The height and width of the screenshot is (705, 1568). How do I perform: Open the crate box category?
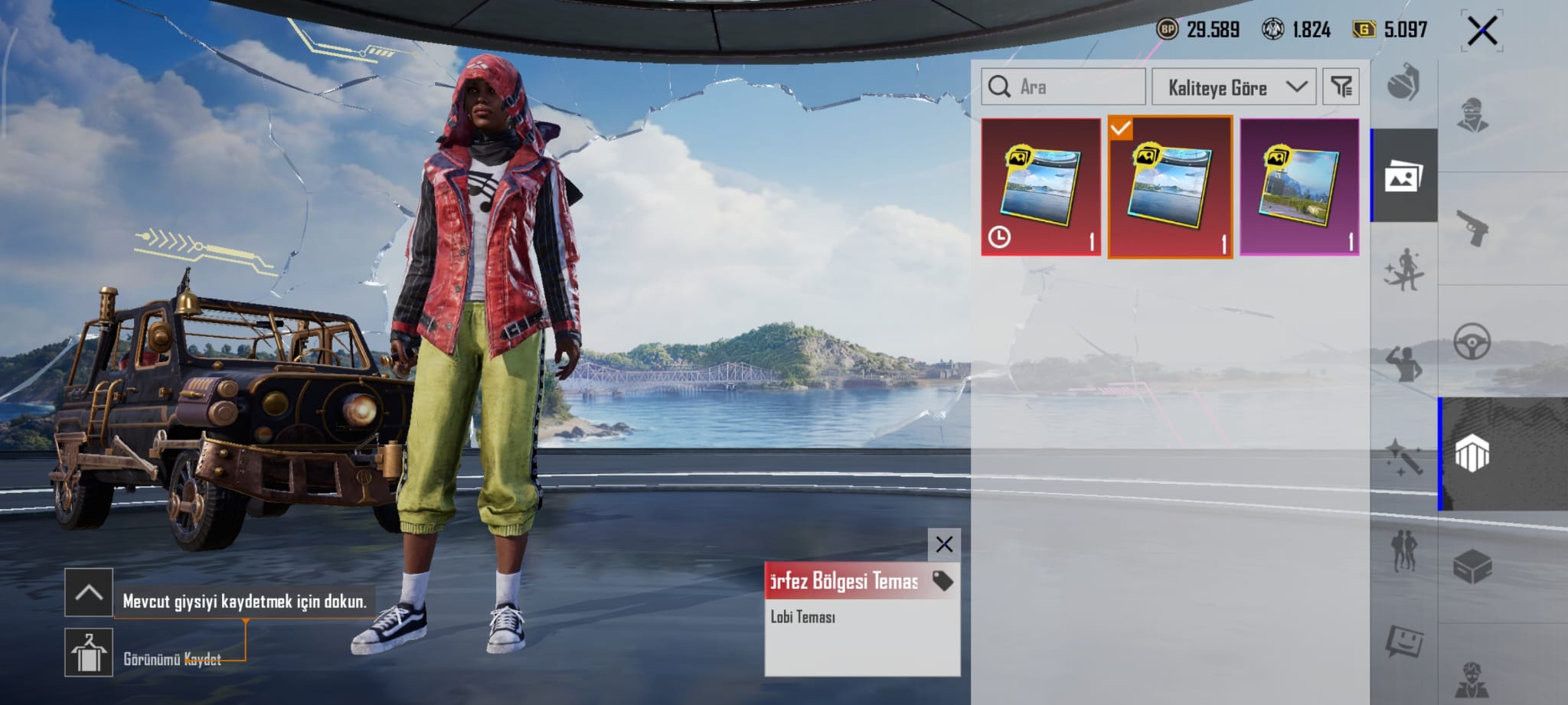point(1472,567)
